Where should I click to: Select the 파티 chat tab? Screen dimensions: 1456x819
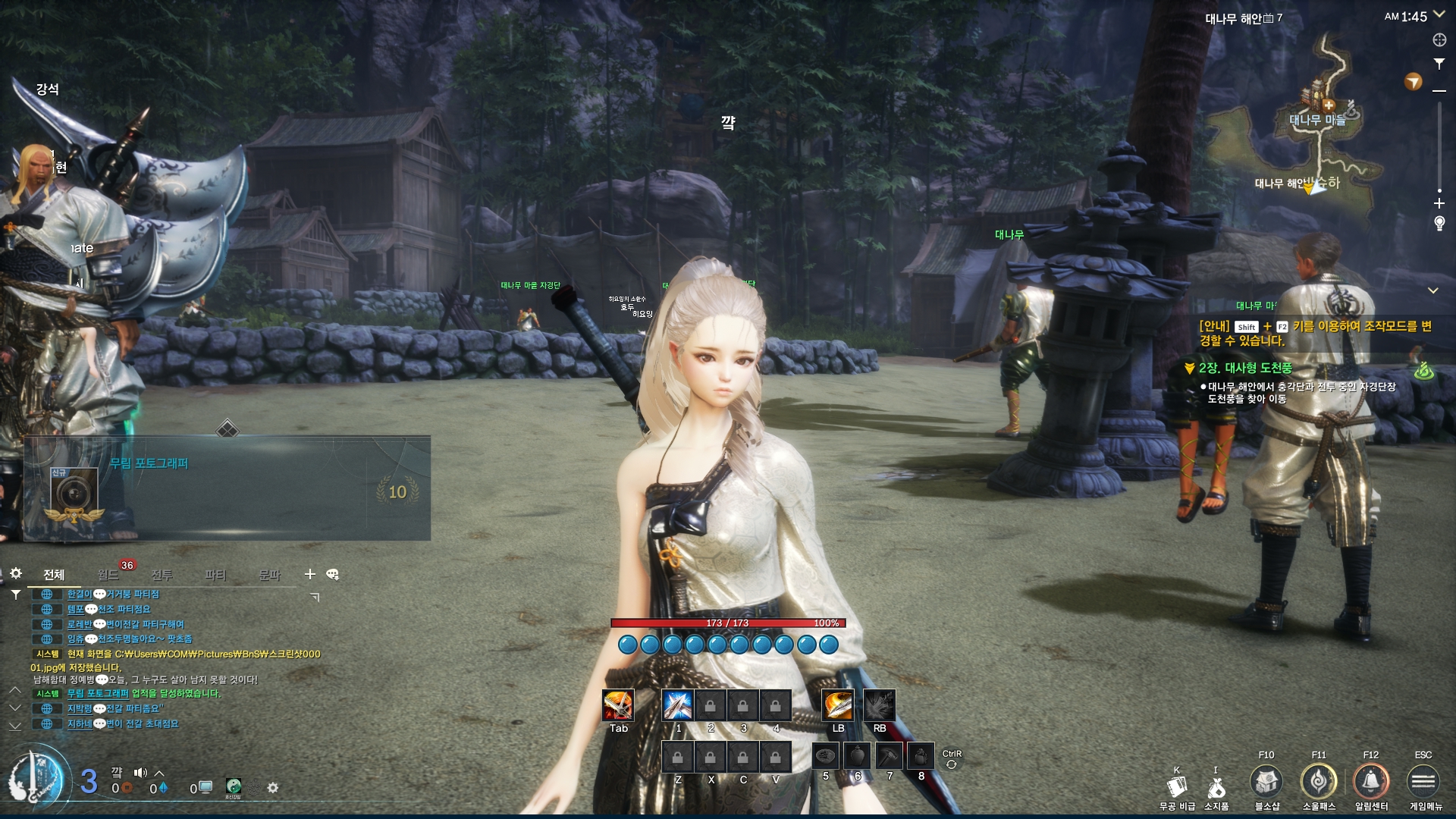click(215, 575)
